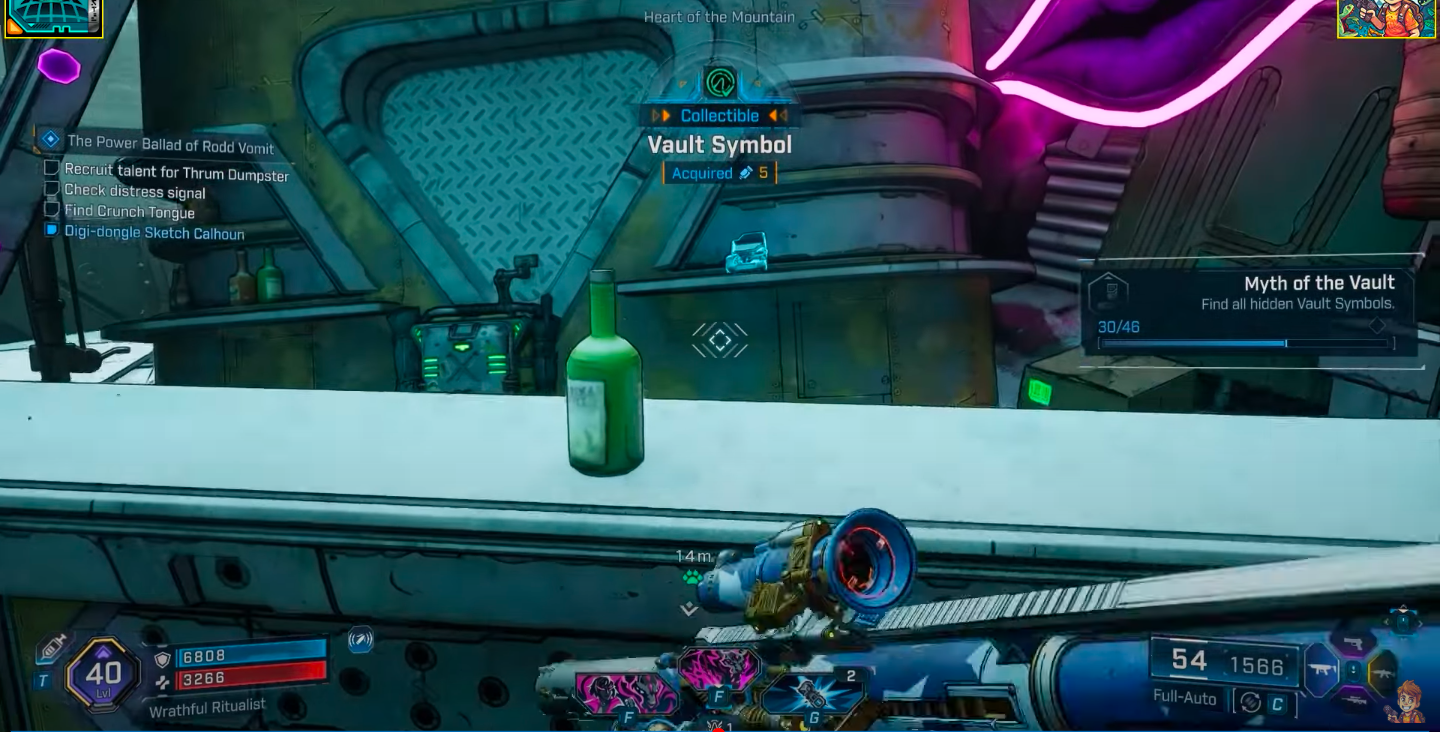
Task: Select The Power Ballad of Rodd Vomit quest
Action: [x=170, y=144]
